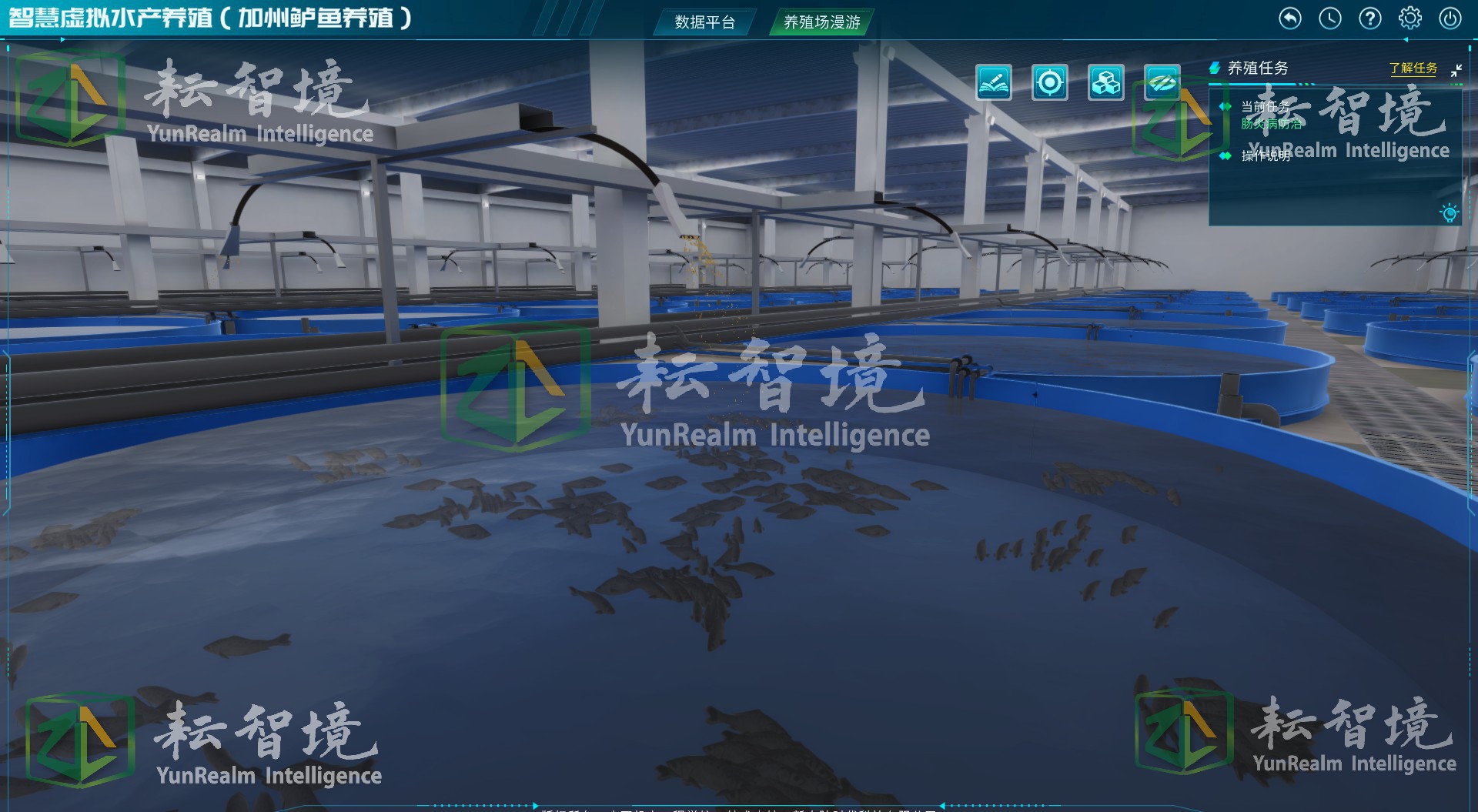Click the bottom status text bar

click(x=739, y=808)
